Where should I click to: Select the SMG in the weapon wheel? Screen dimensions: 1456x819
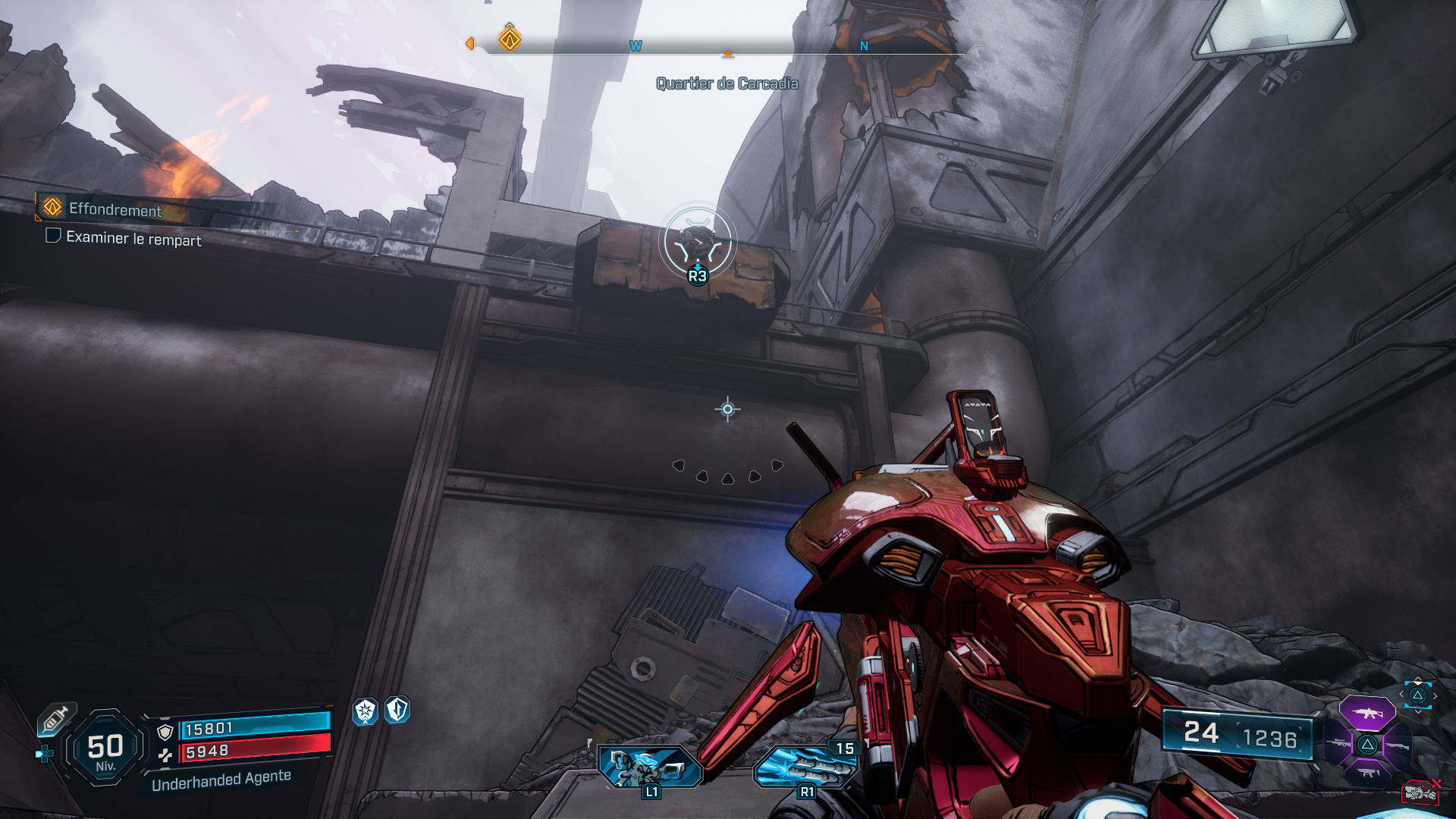point(1367,773)
